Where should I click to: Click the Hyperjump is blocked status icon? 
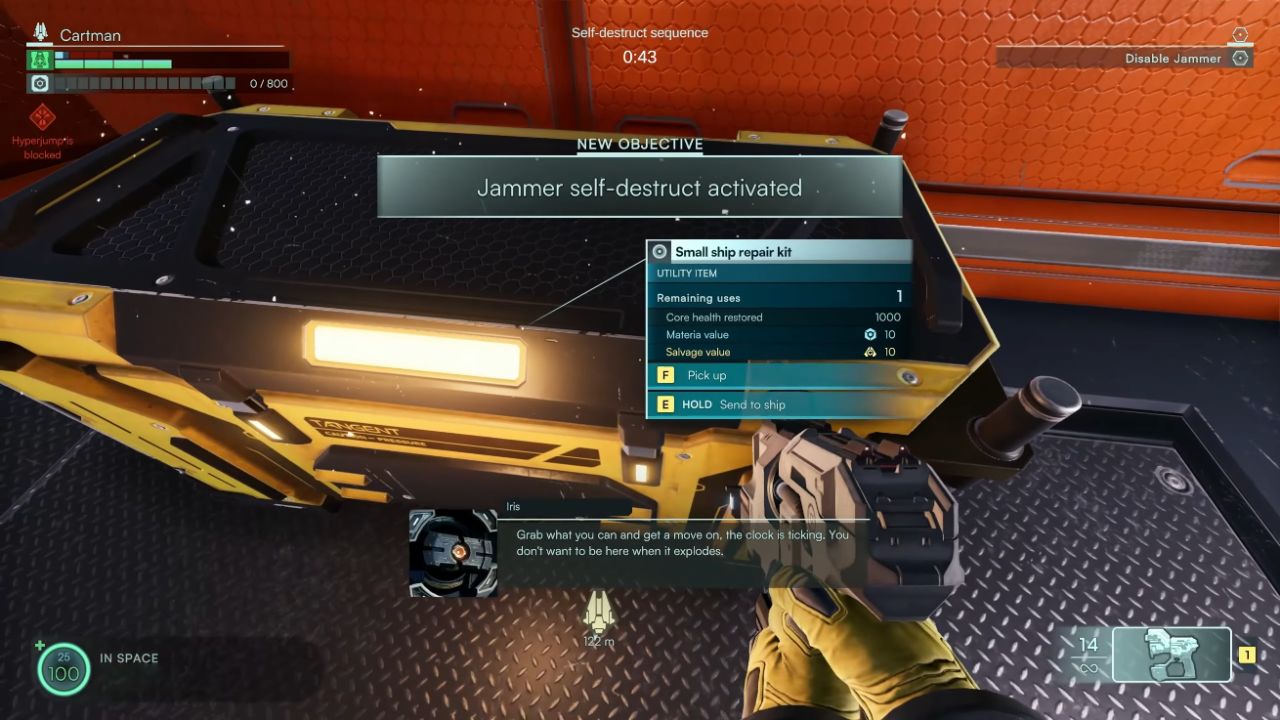coord(42,118)
